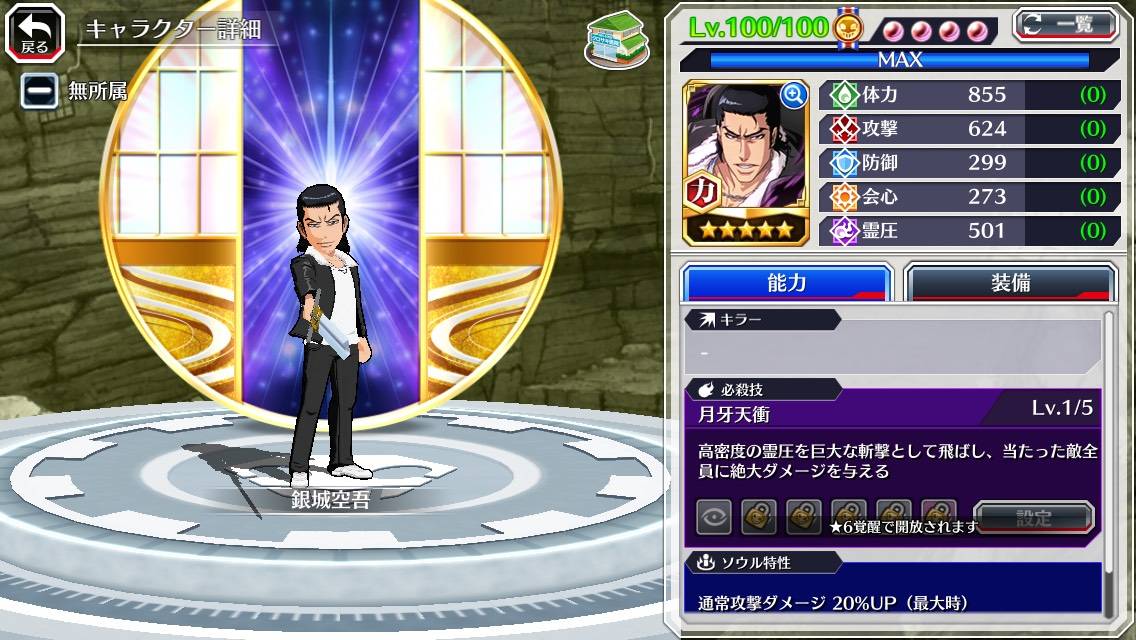The image size is (1136, 640).
Task: Open the 一覧 character list
Action: [1065, 24]
